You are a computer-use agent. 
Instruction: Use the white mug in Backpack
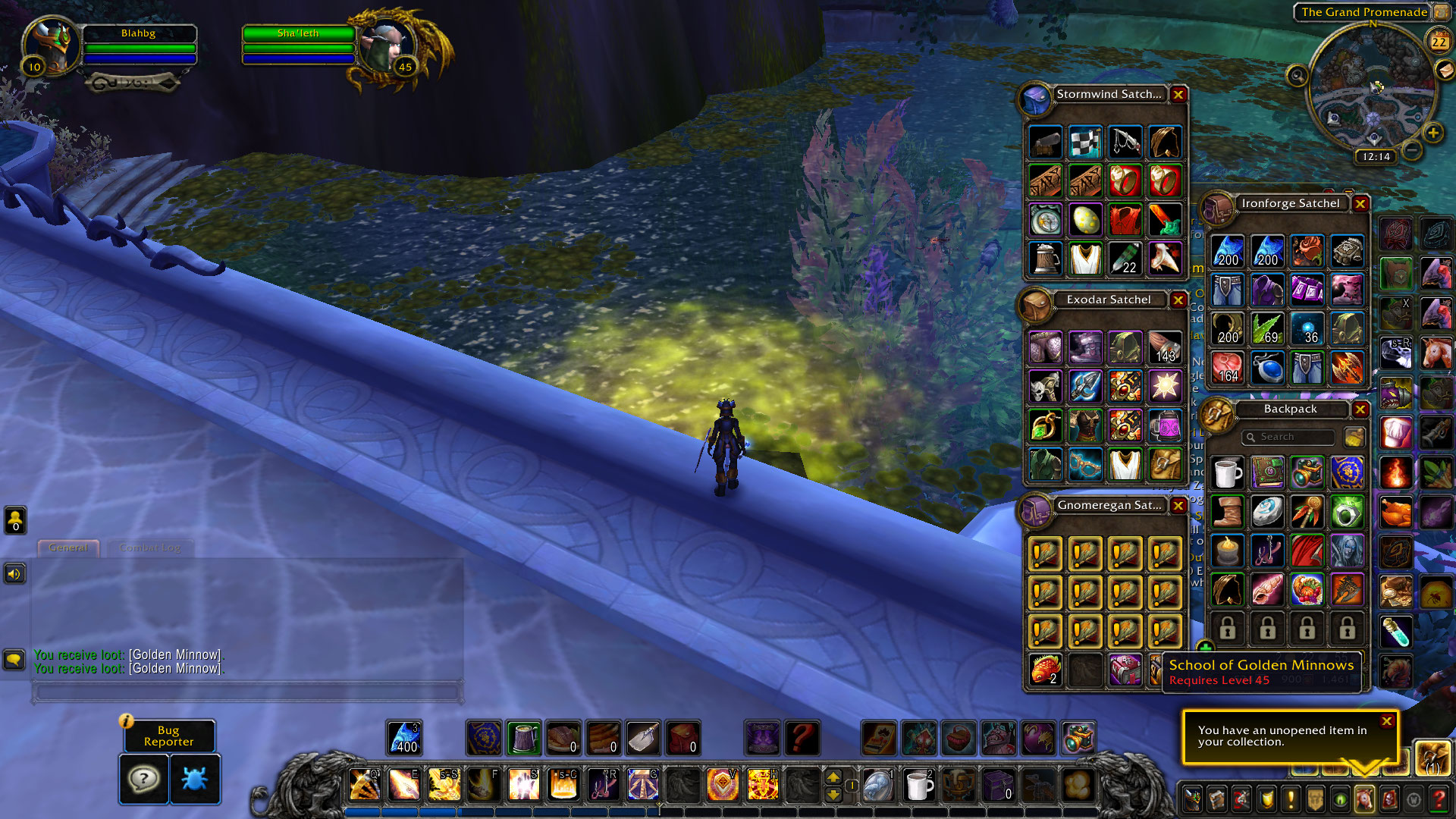(x=1227, y=473)
